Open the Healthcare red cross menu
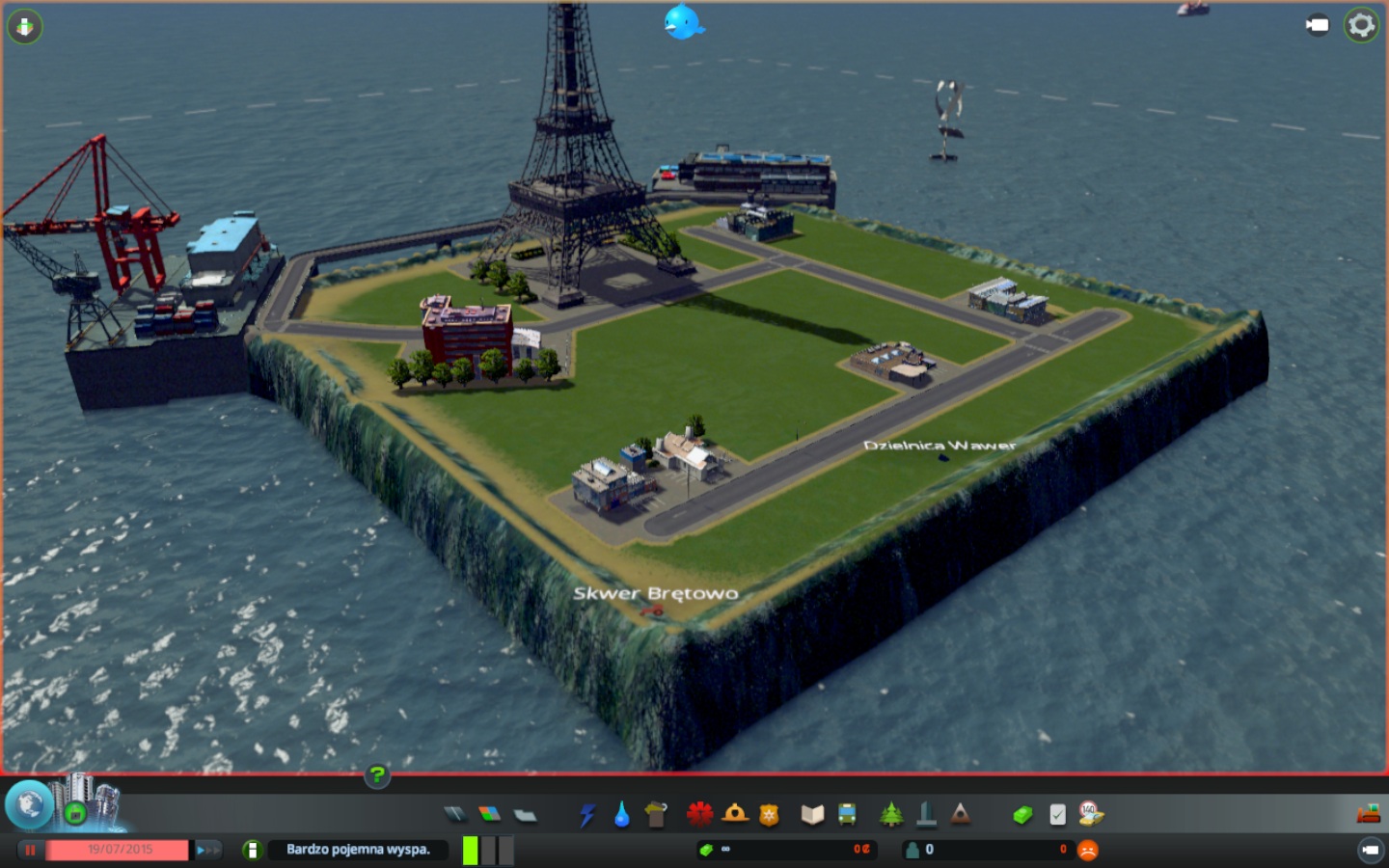Viewport: 1389px width, 868px height. [699, 815]
